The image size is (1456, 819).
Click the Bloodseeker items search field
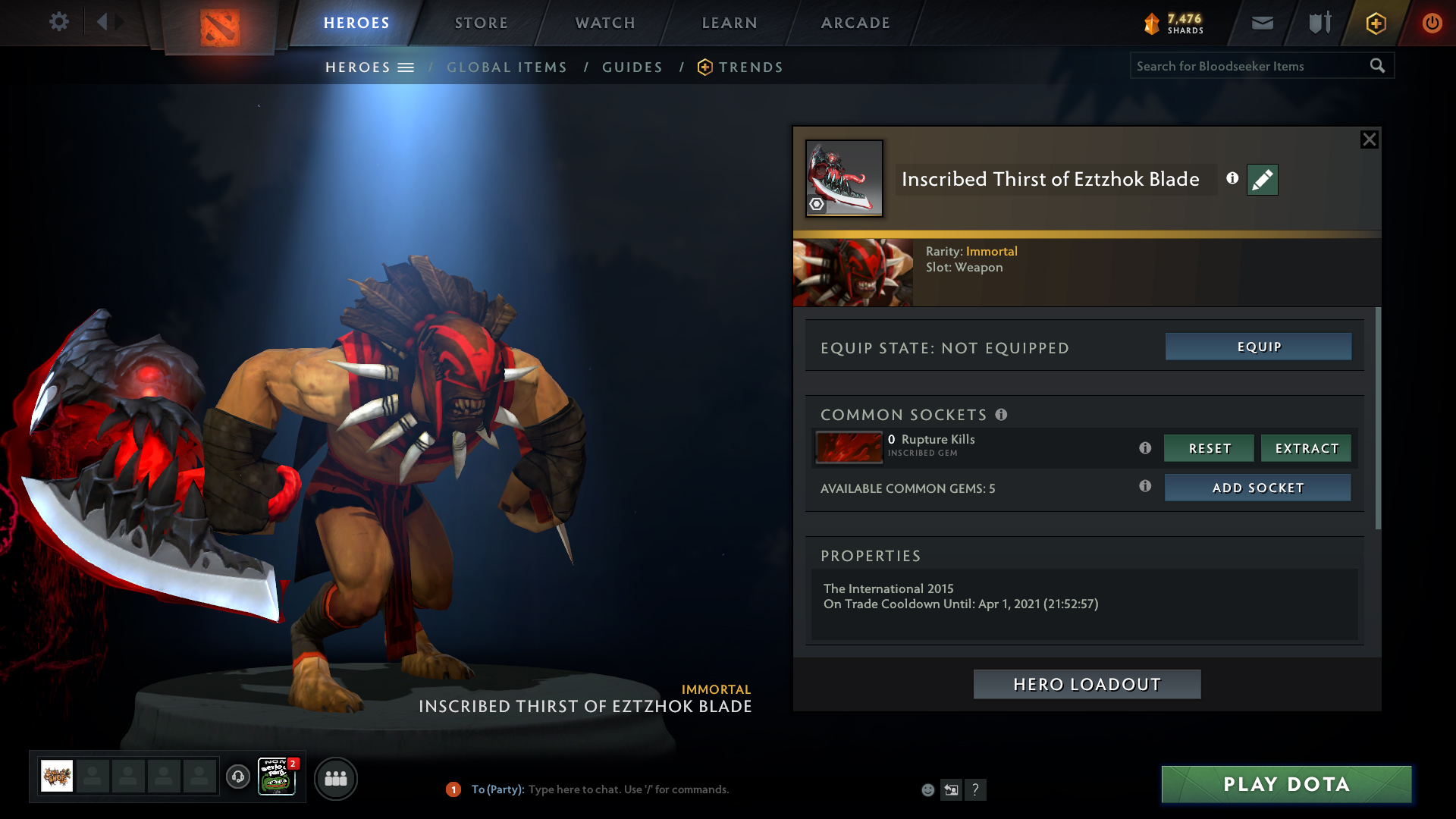click(x=1249, y=66)
